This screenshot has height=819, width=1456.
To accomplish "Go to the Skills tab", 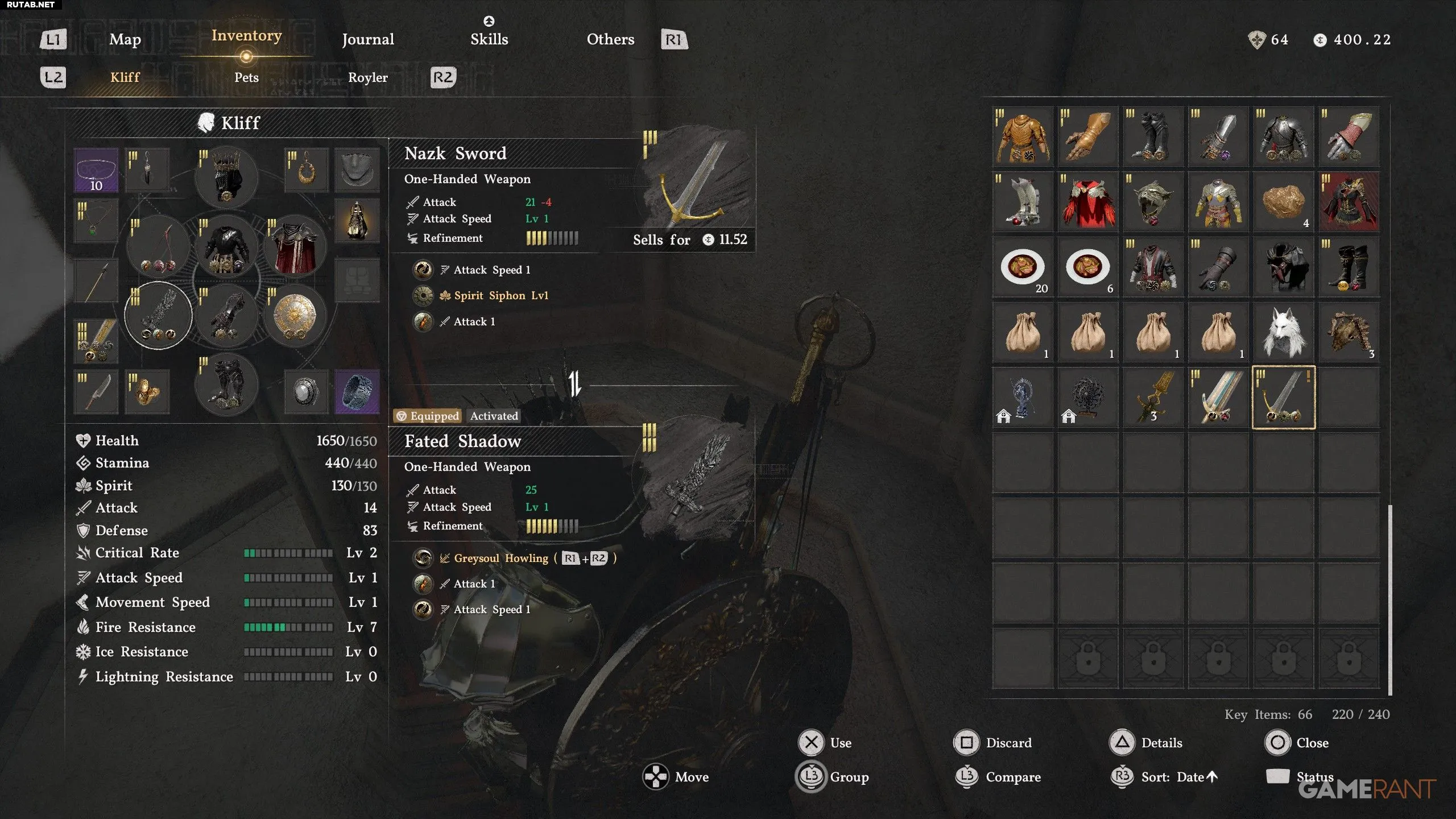I will pos(489,39).
